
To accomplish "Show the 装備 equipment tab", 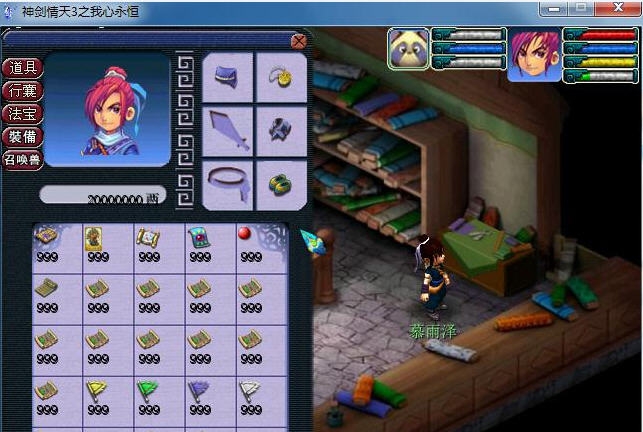I will [x=22, y=137].
